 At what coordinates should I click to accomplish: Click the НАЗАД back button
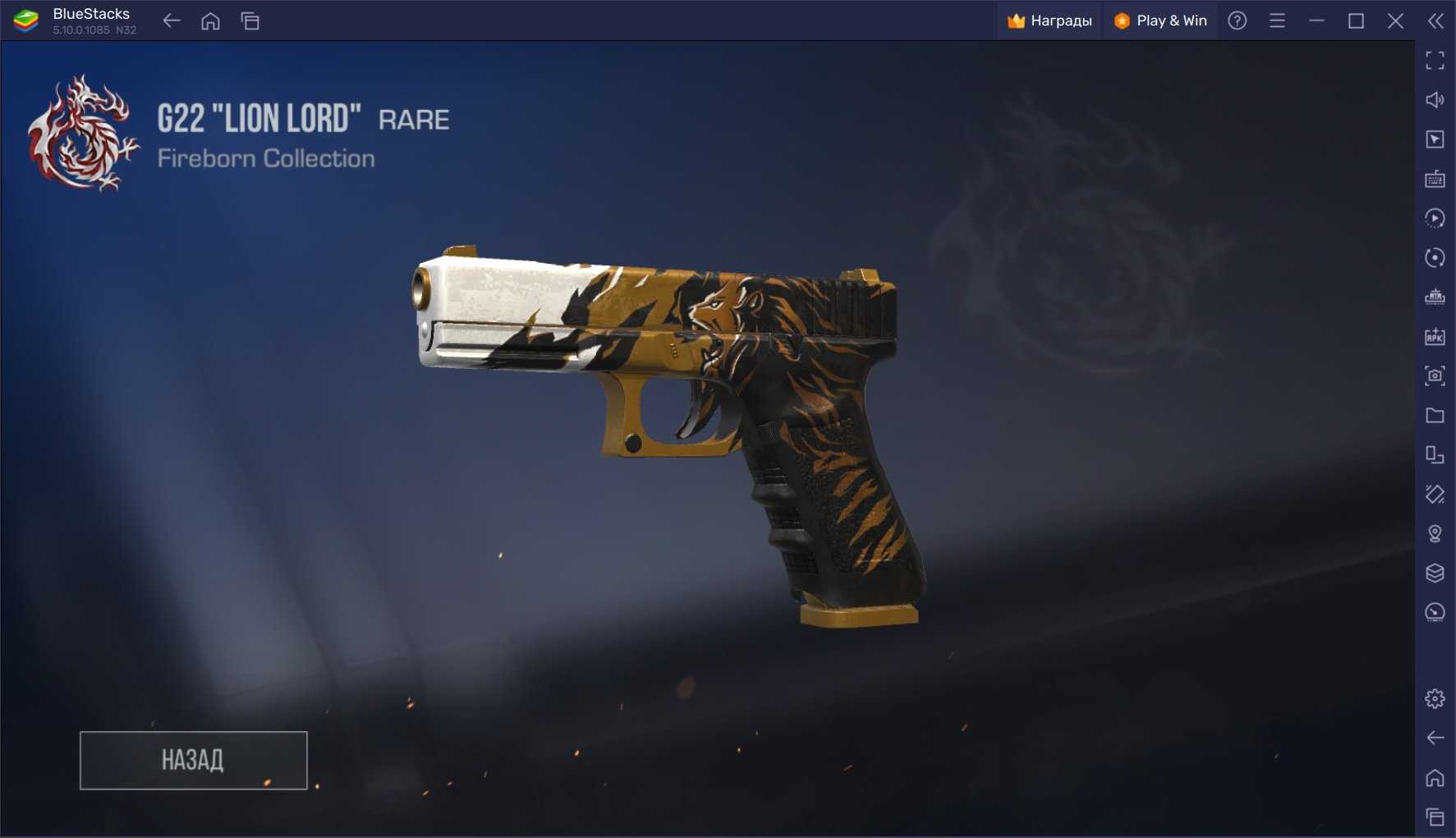coord(193,760)
